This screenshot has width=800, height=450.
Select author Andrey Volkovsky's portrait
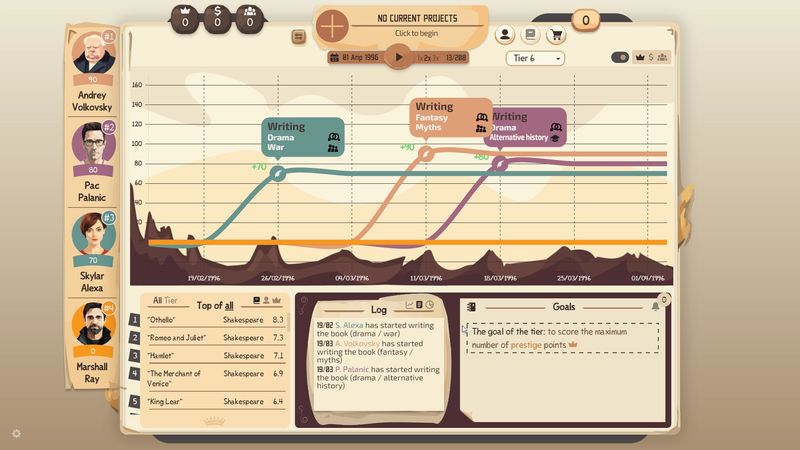[94, 53]
